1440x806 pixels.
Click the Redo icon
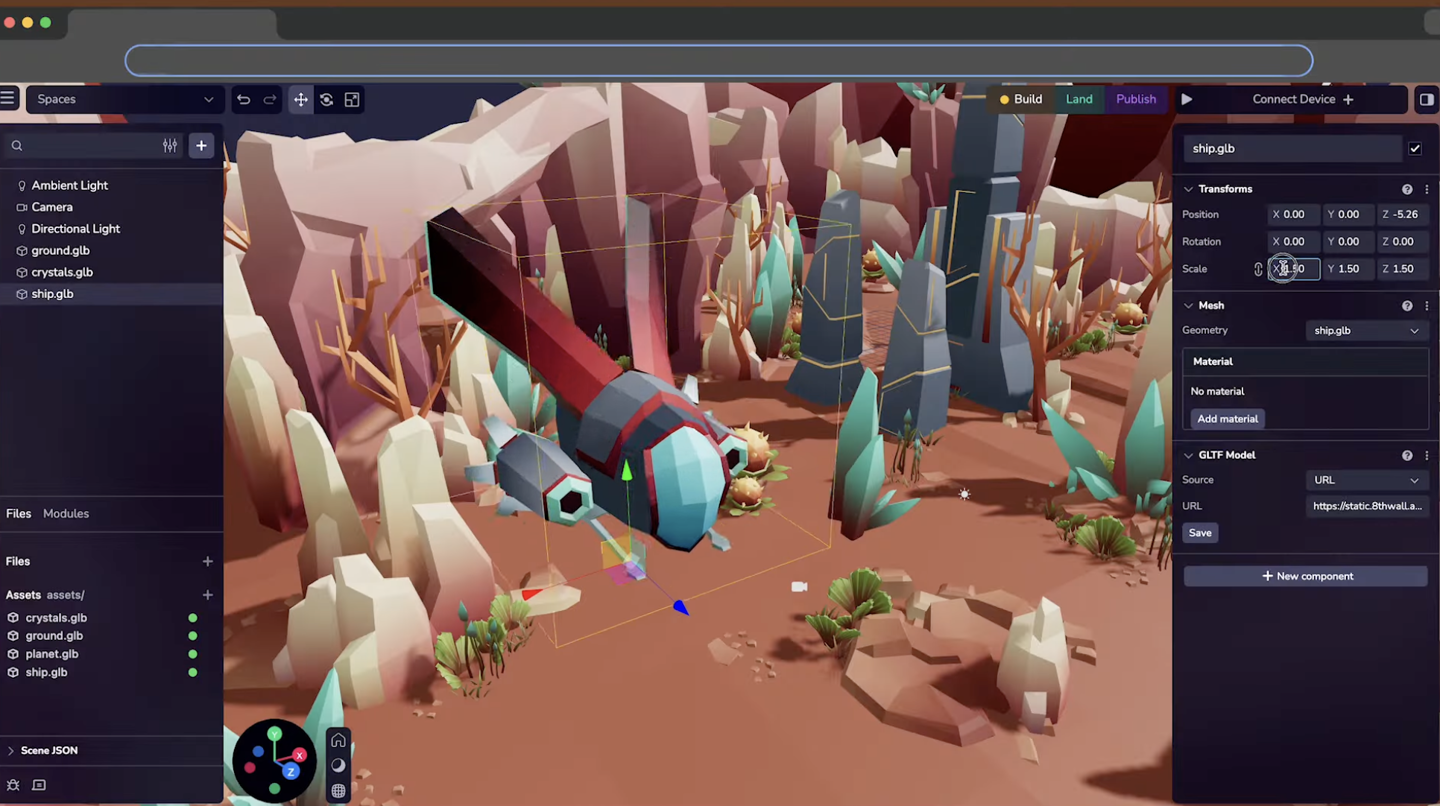[x=268, y=99]
